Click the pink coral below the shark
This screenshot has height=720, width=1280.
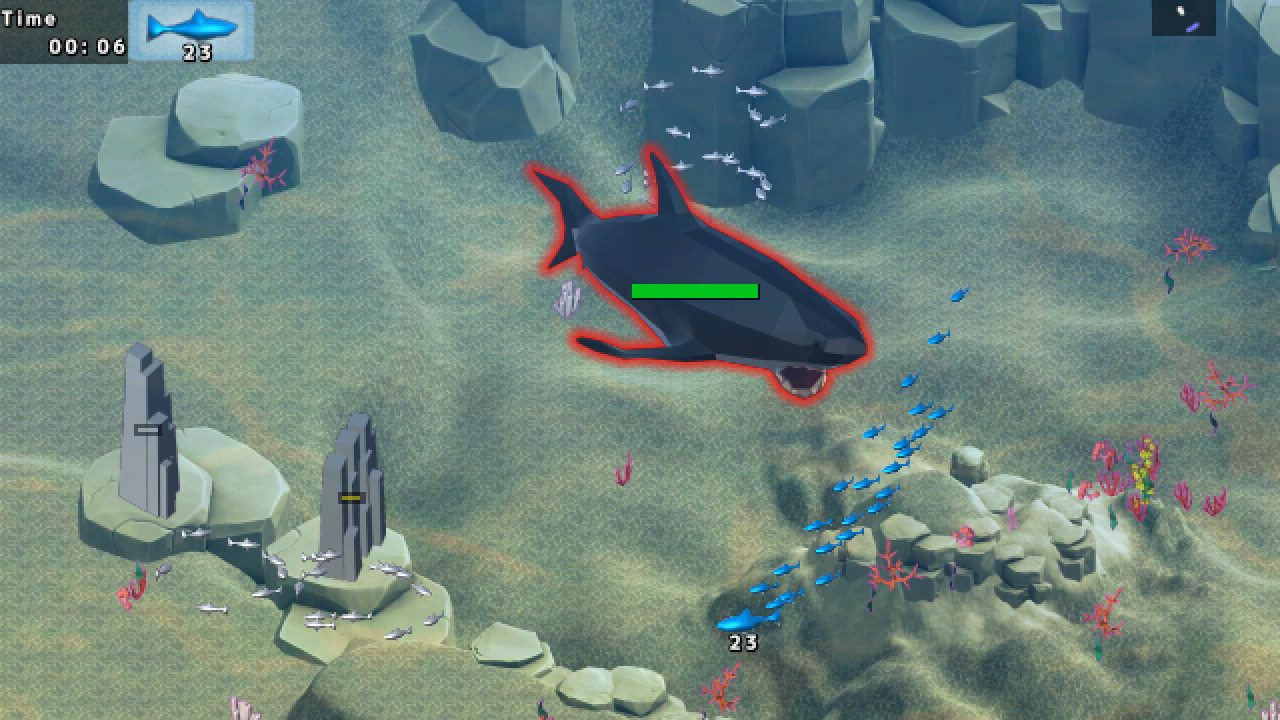(x=621, y=467)
